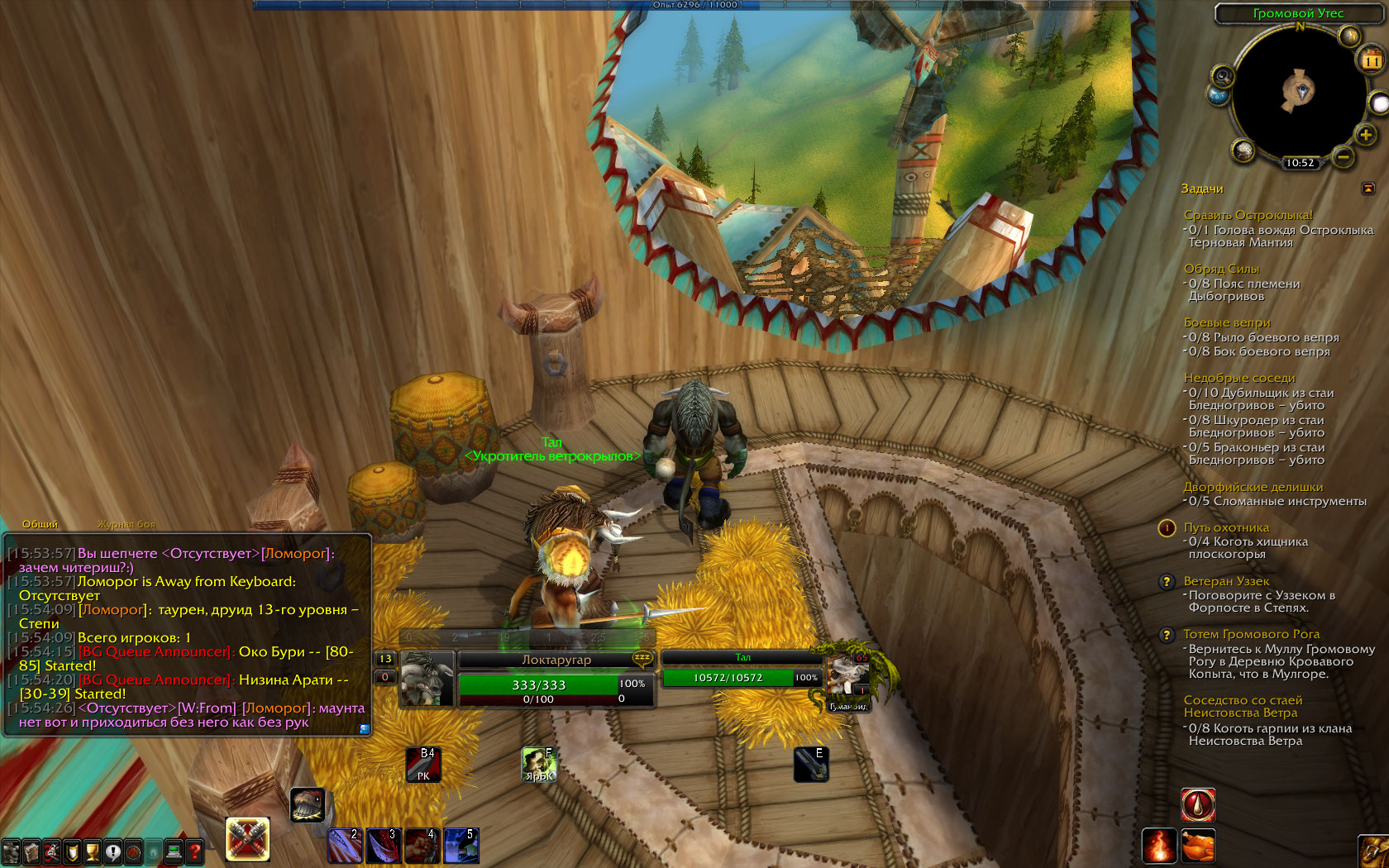
Task: Use the roasted bird food item
Action: [x=1198, y=846]
